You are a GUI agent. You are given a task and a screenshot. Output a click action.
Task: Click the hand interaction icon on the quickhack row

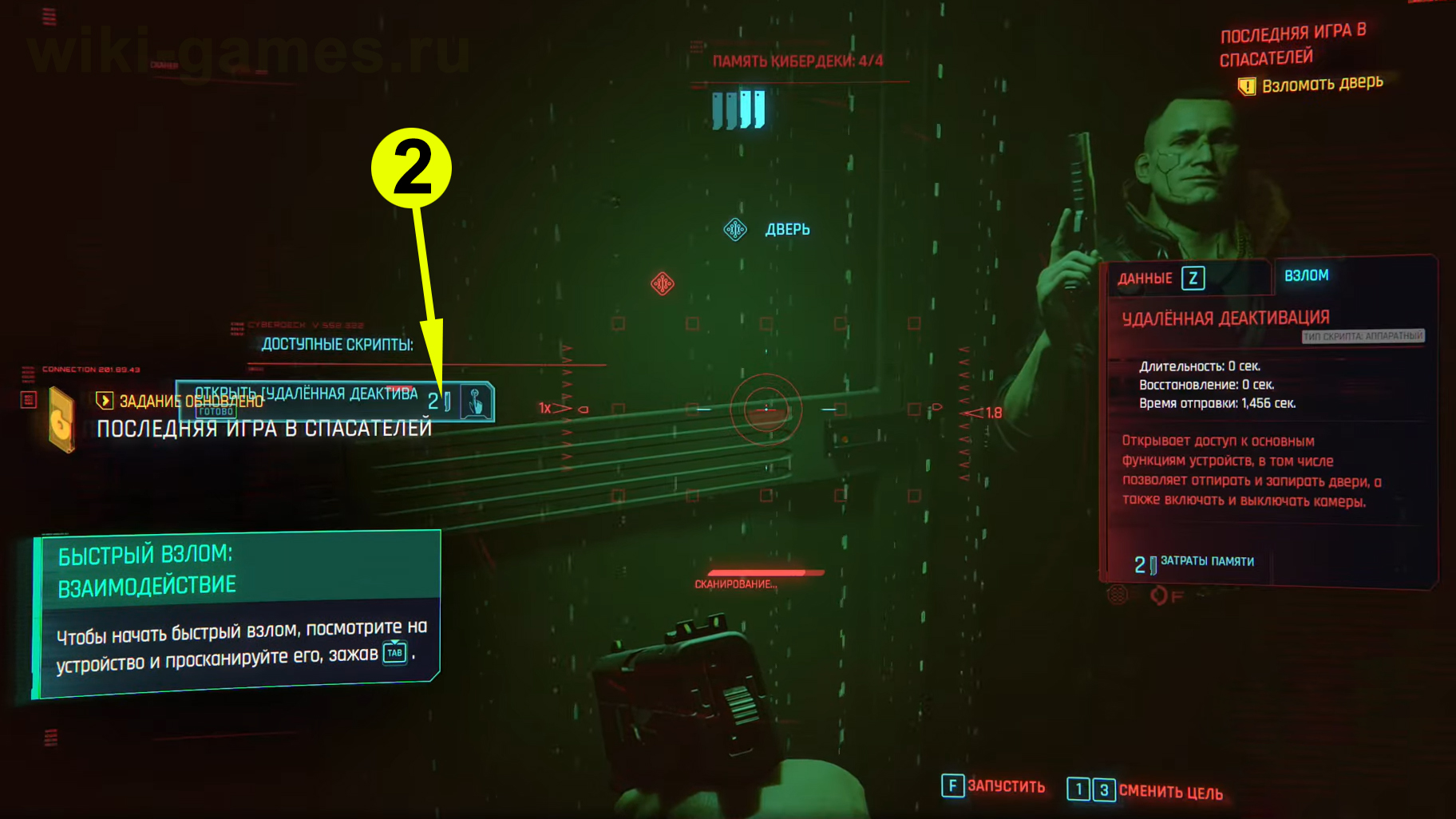click(474, 402)
